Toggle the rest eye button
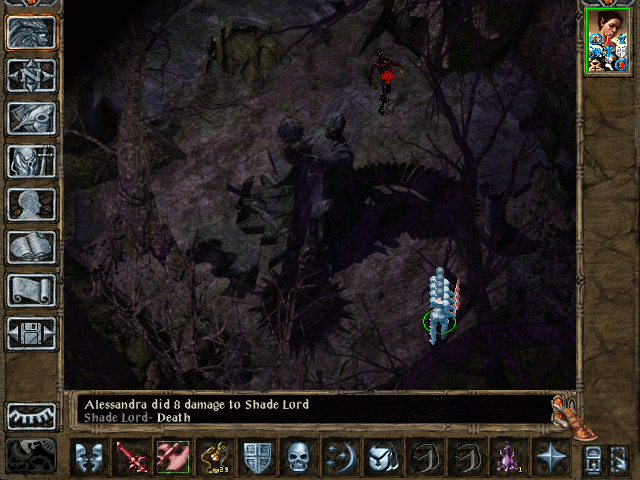The height and width of the screenshot is (480, 640). coord(31,416)
